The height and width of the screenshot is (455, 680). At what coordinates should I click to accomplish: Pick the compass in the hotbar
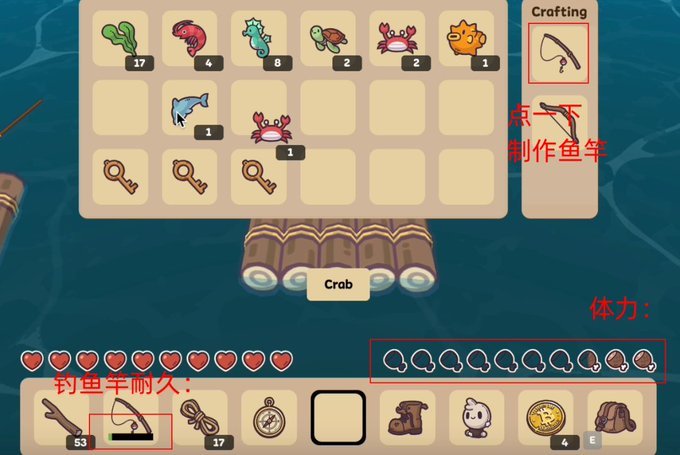(x=268, y=417)
